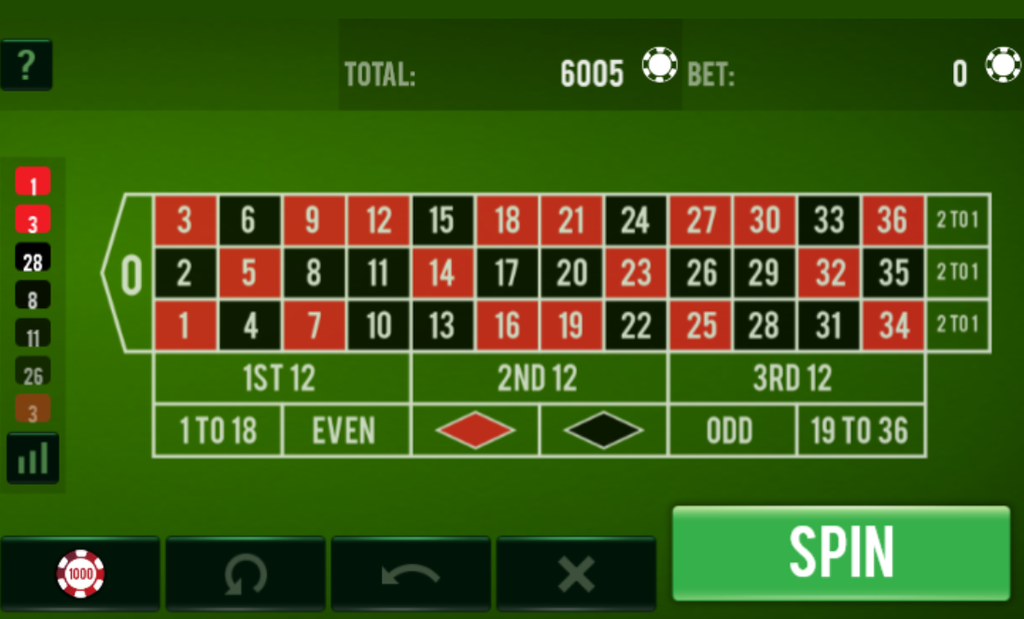
Task: Undo the last bet with curved arrow
Action: 411,574
